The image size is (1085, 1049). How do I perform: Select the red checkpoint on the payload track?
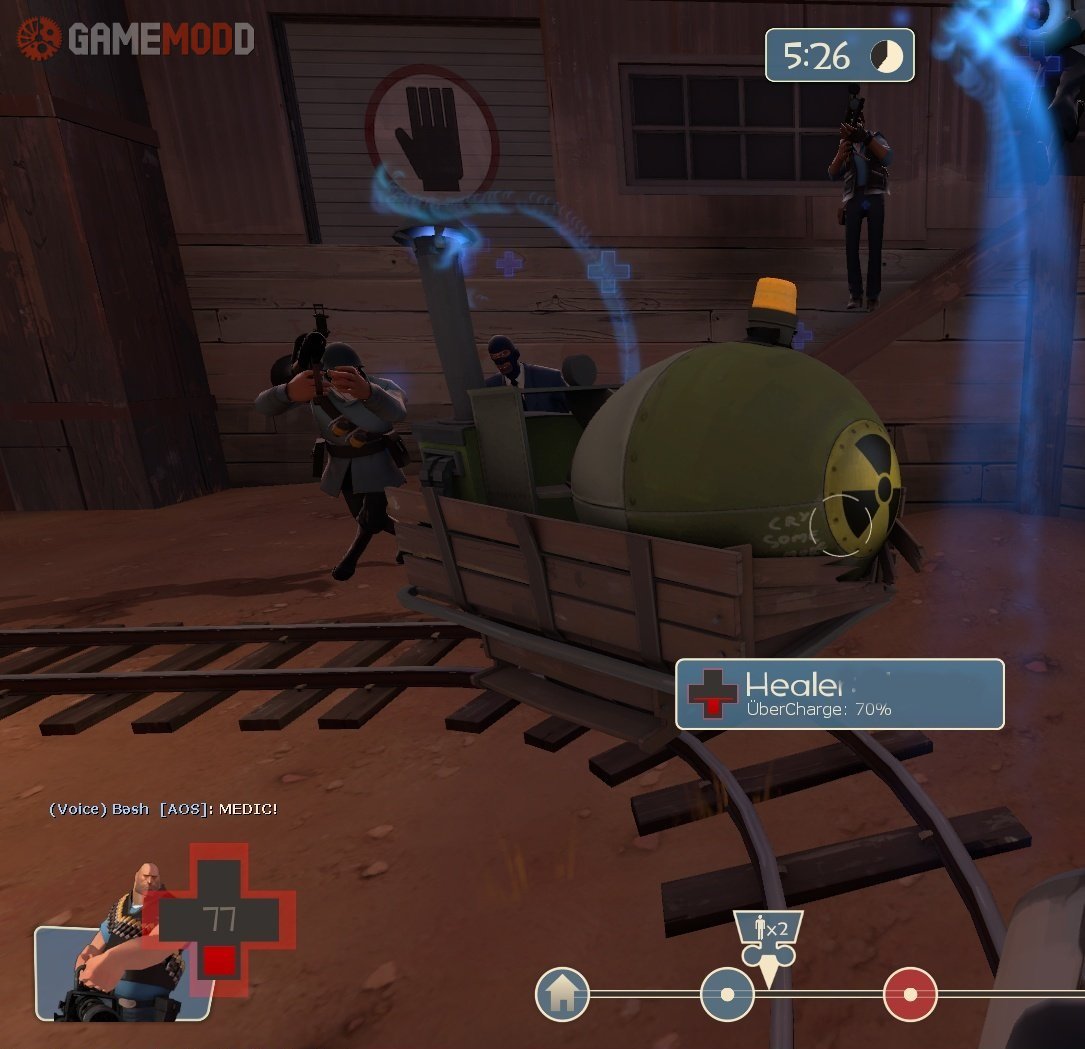pyautogui.click(x=910, y=994)
